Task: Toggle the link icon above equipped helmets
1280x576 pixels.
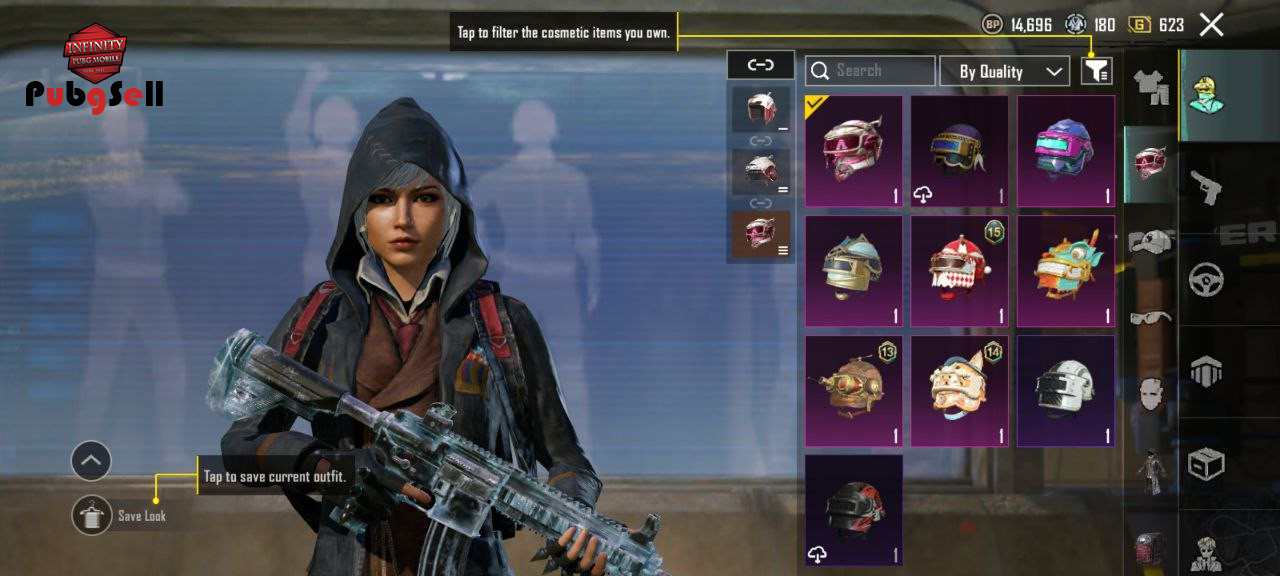Action: [760, 65]
